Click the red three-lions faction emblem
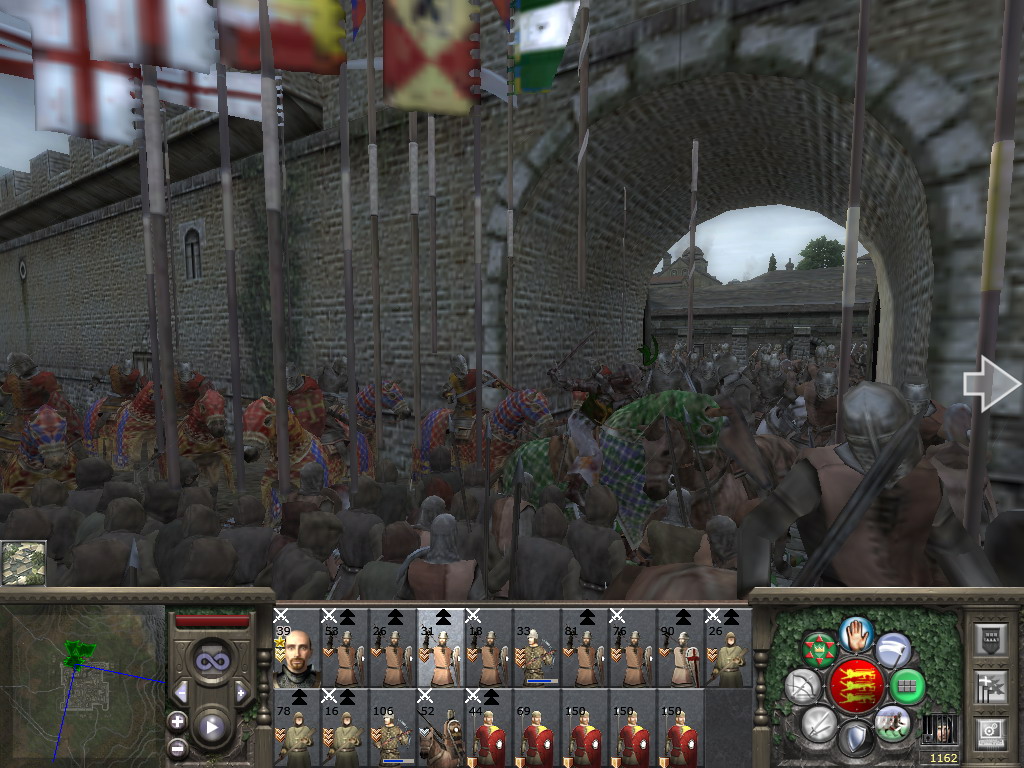 pos(856,685)
